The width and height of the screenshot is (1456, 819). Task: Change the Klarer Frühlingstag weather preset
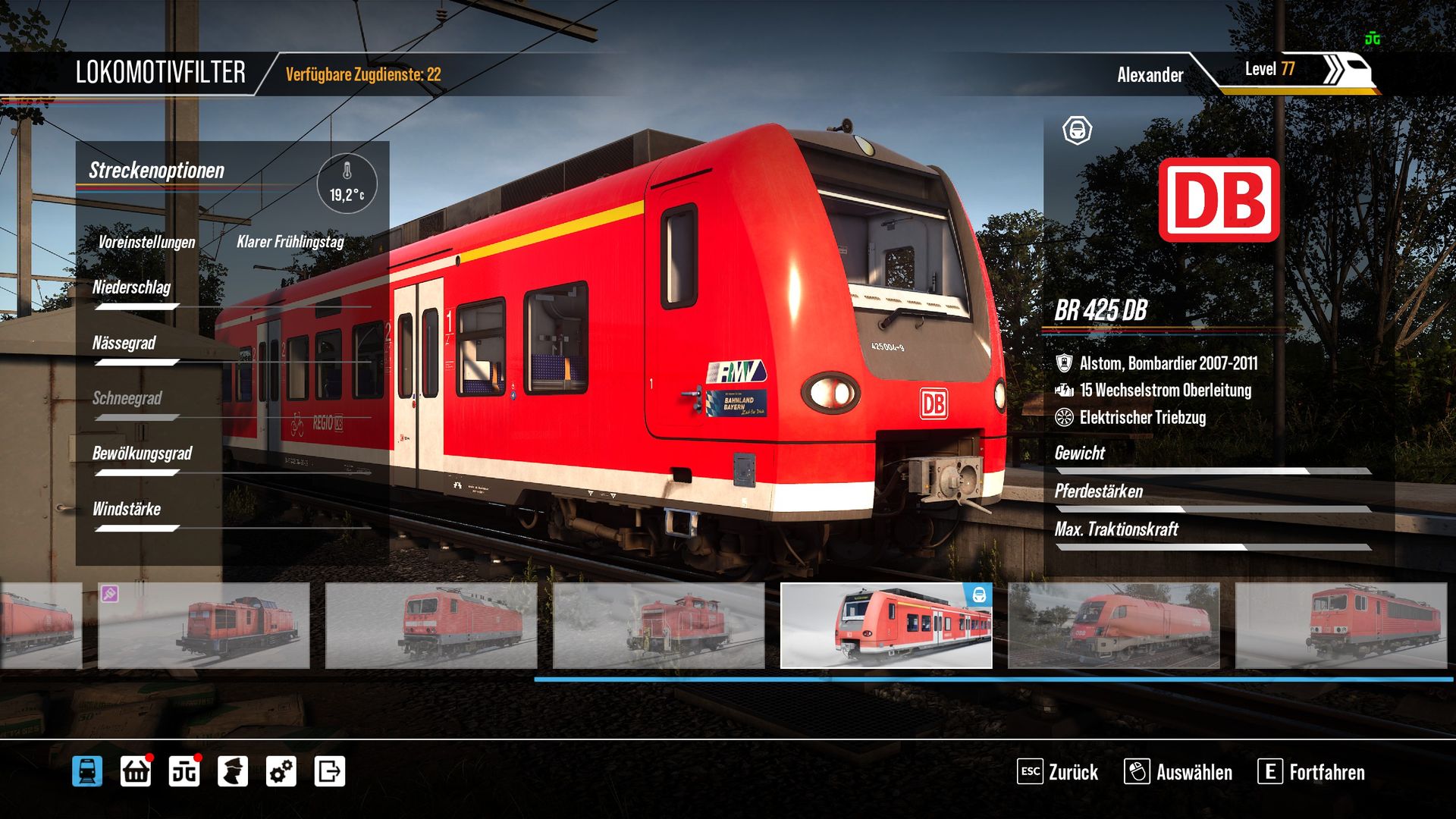[290, 242]
